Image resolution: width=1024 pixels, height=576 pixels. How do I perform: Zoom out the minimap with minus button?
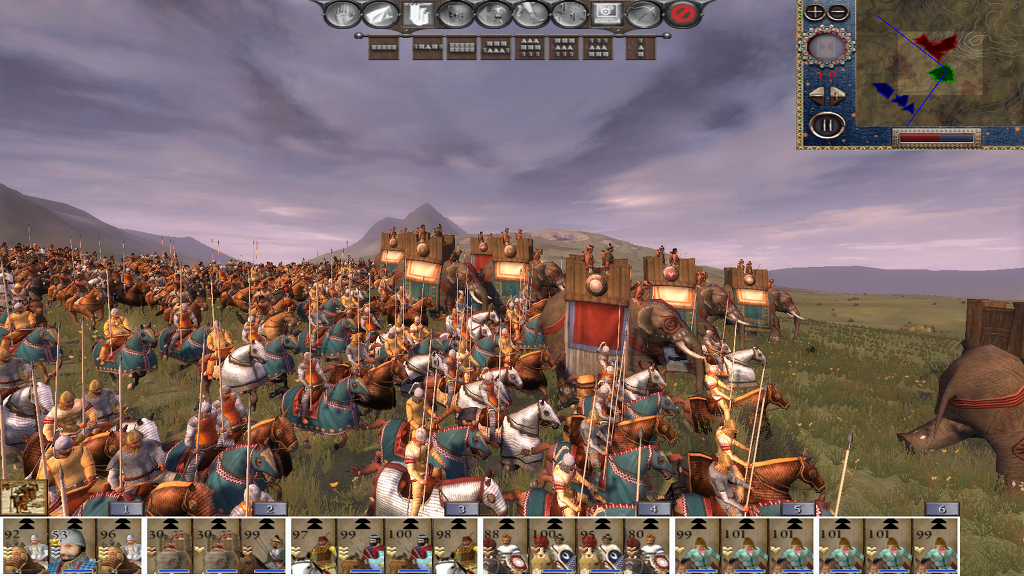tap(837, 12)
